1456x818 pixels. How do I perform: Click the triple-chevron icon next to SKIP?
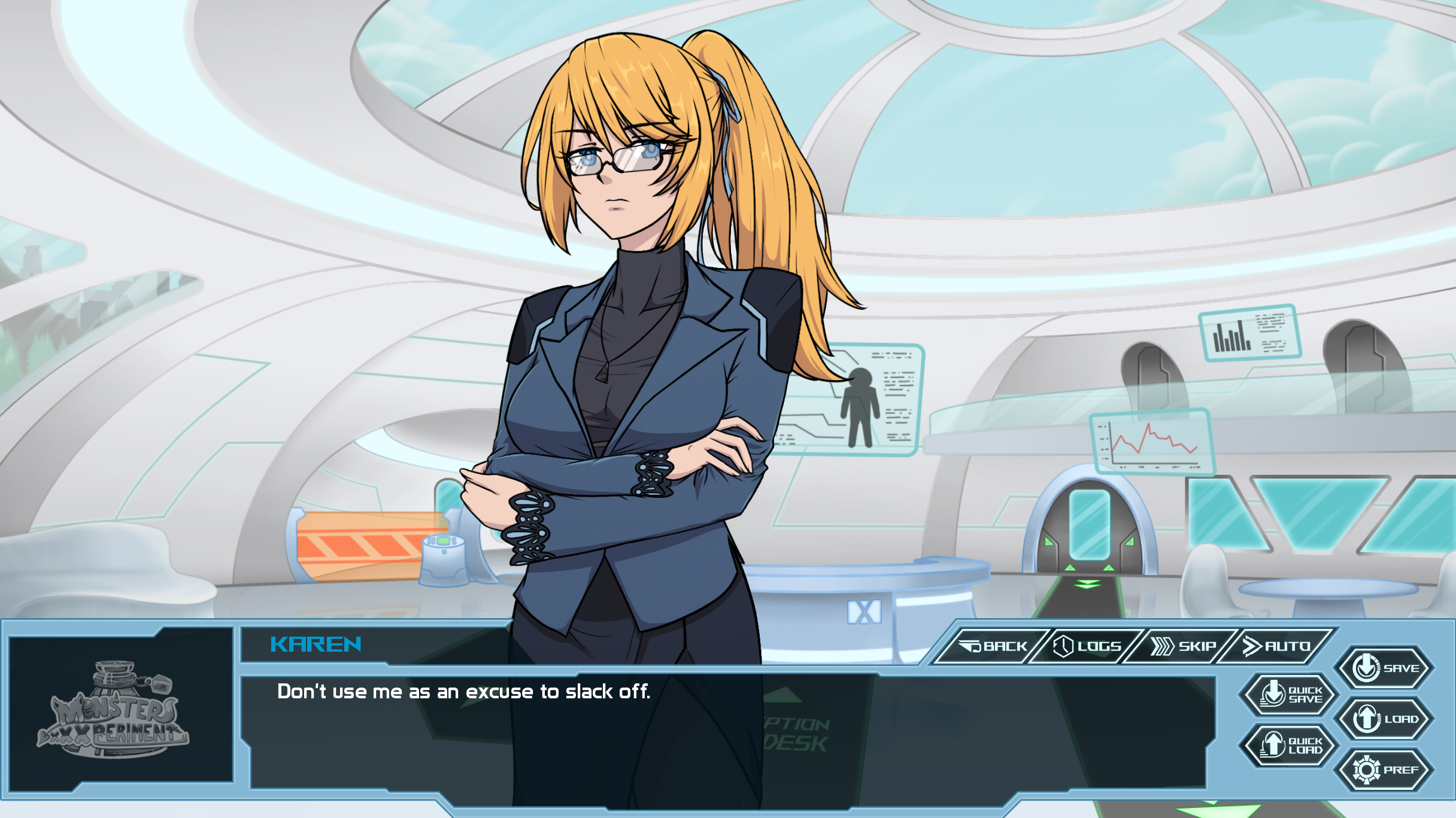[x=1162, y=646]
